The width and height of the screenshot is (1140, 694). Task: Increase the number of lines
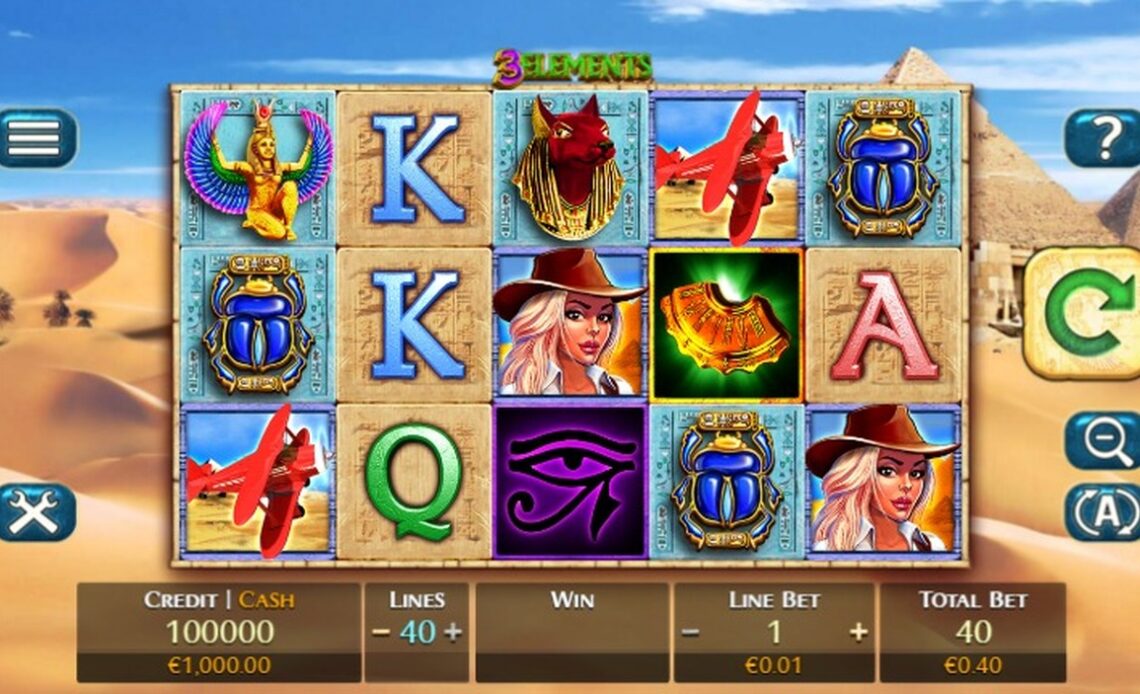pos(452,632)
